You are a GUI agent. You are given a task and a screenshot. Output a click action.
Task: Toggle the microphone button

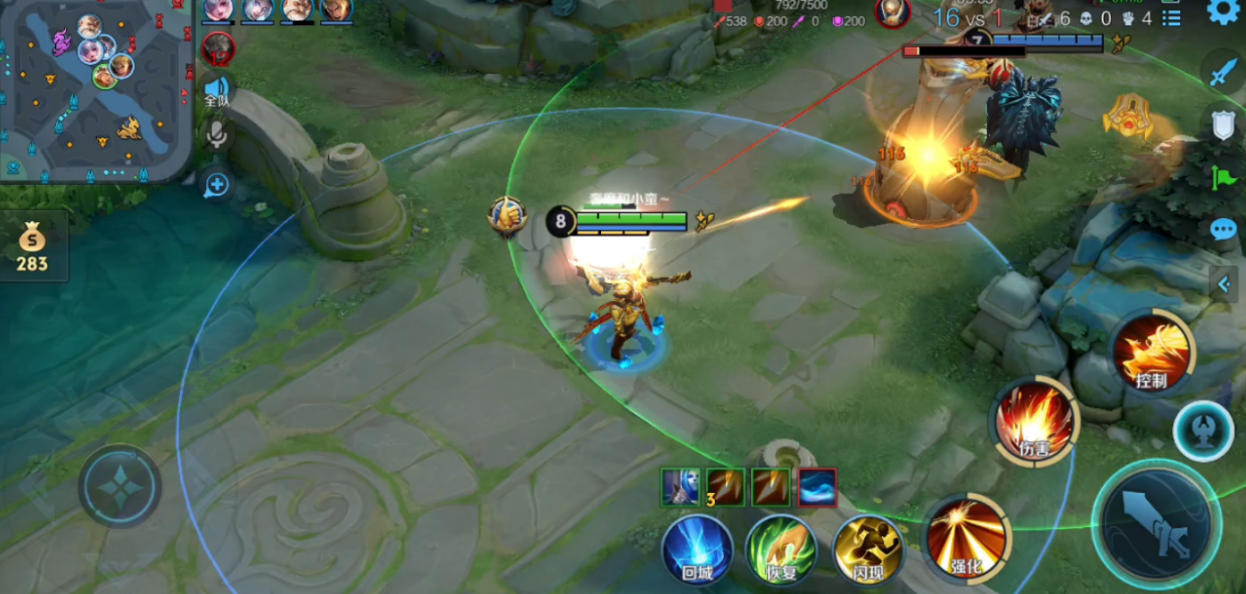point(217,137)
